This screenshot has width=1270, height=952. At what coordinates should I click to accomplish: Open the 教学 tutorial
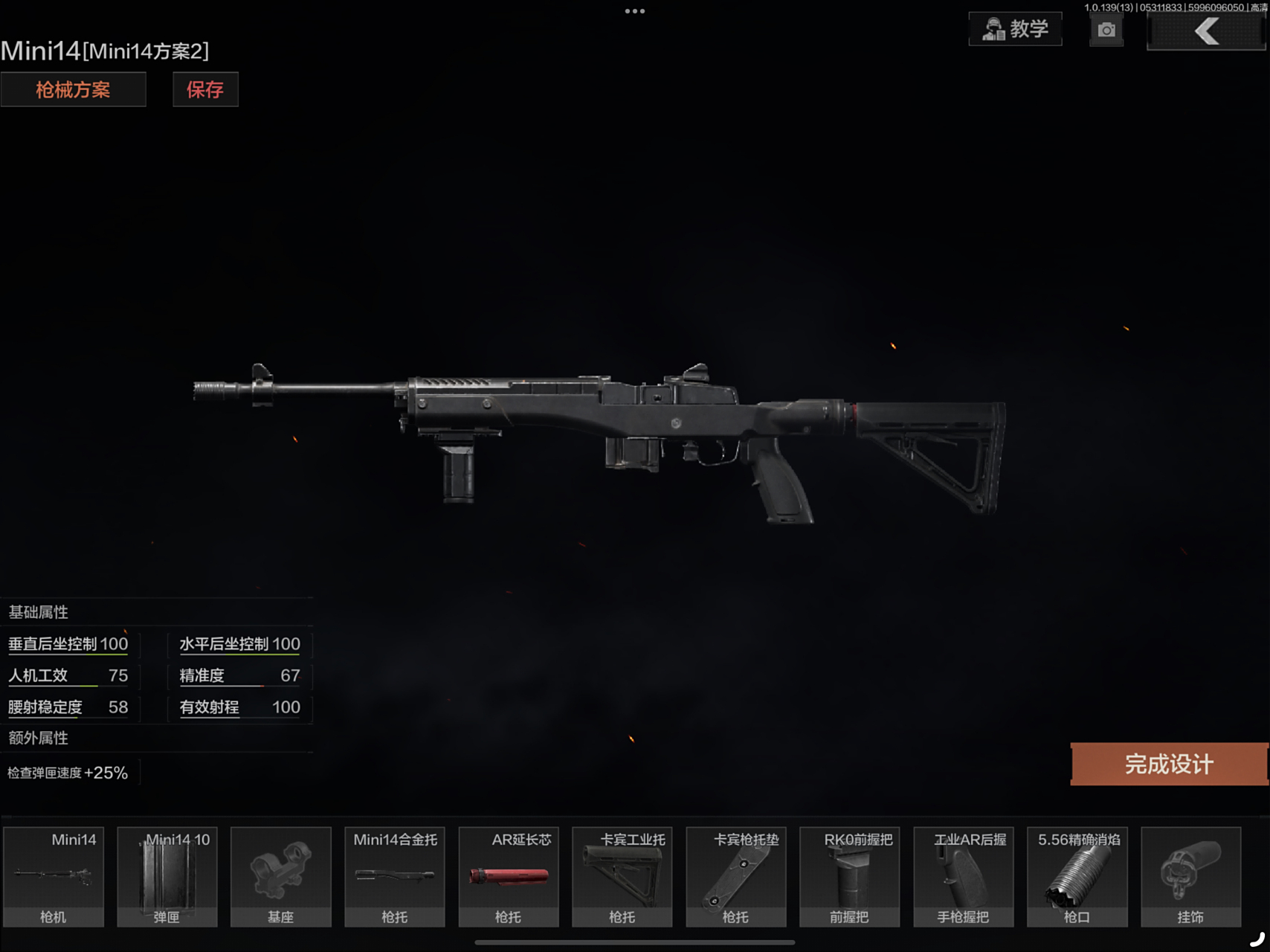pyautogui.click(x=1015, y=29)
